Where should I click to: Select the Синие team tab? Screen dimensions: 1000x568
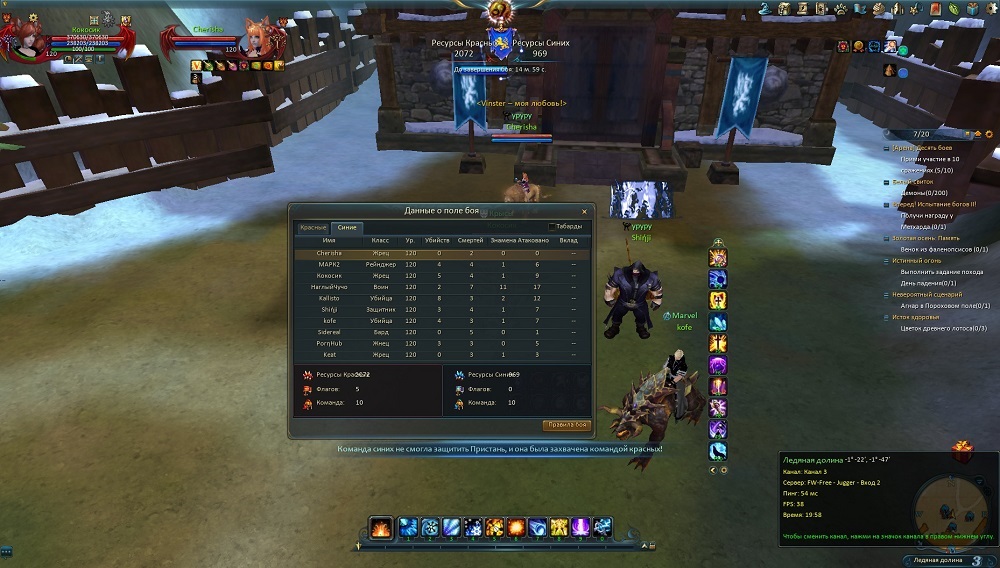pyautogui.click(x=347, y=227)
